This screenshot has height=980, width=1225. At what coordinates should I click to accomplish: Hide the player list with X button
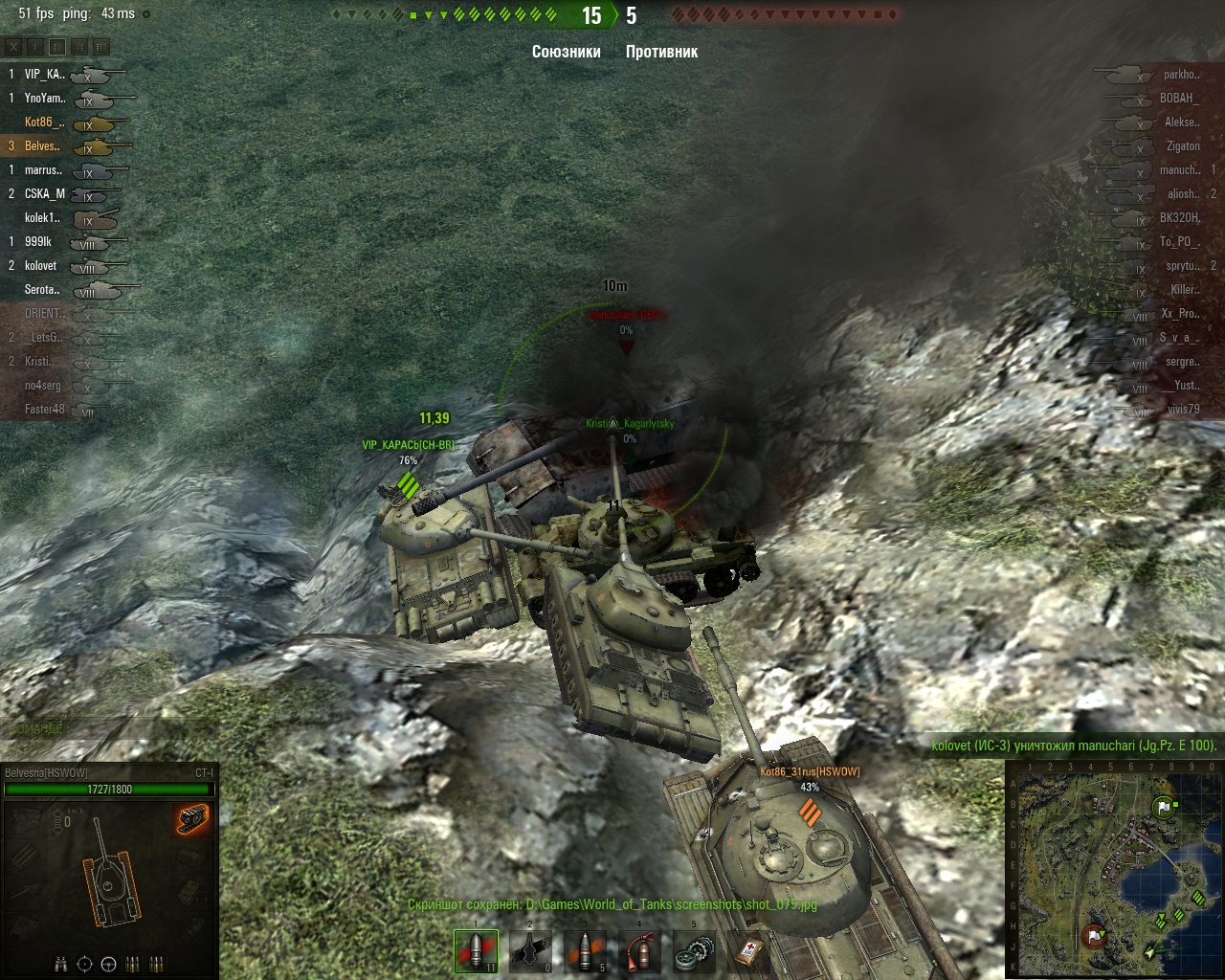pyautogui.click(x=13, y=46)
